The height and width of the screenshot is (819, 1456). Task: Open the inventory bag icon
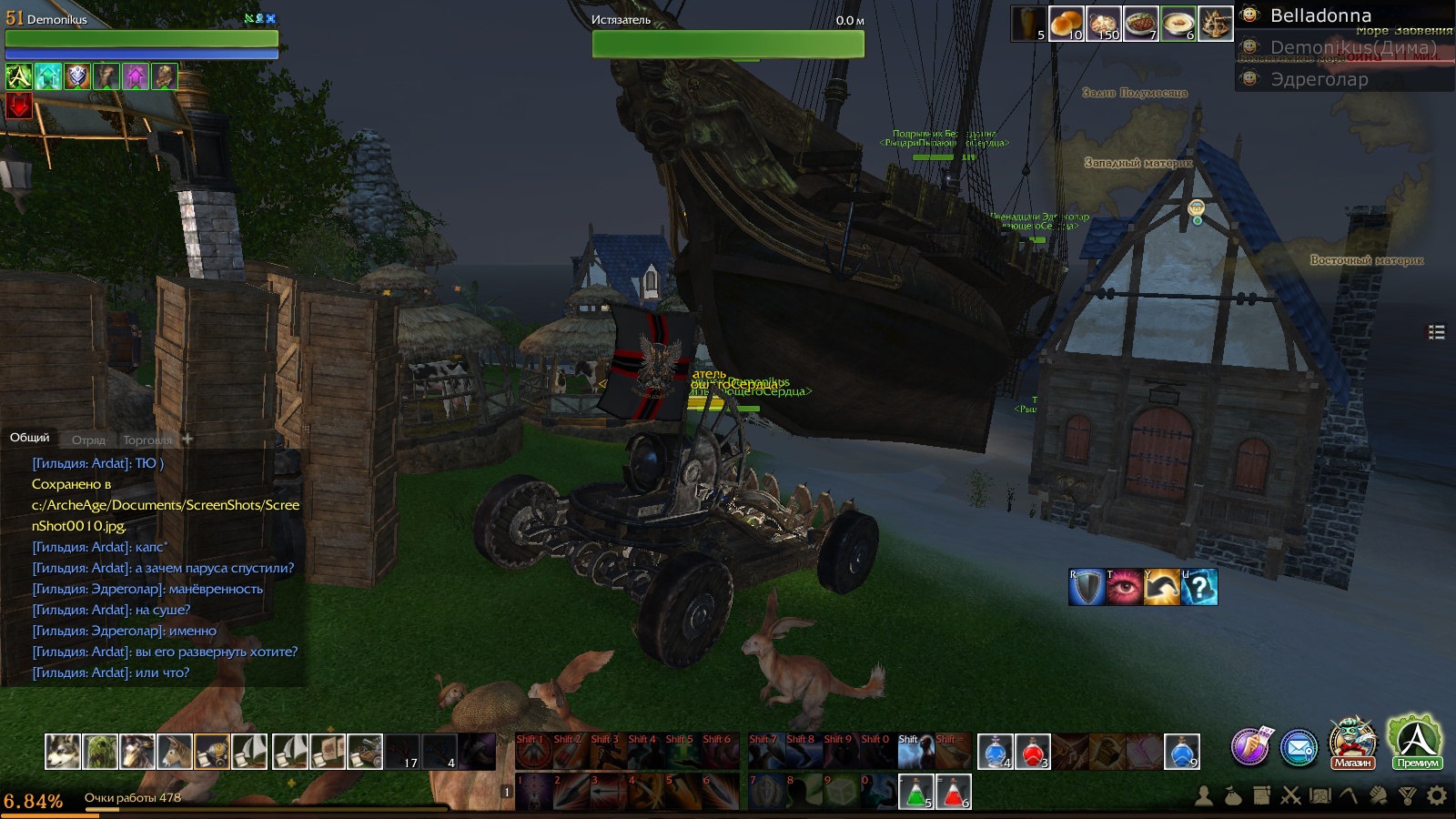1232,796
